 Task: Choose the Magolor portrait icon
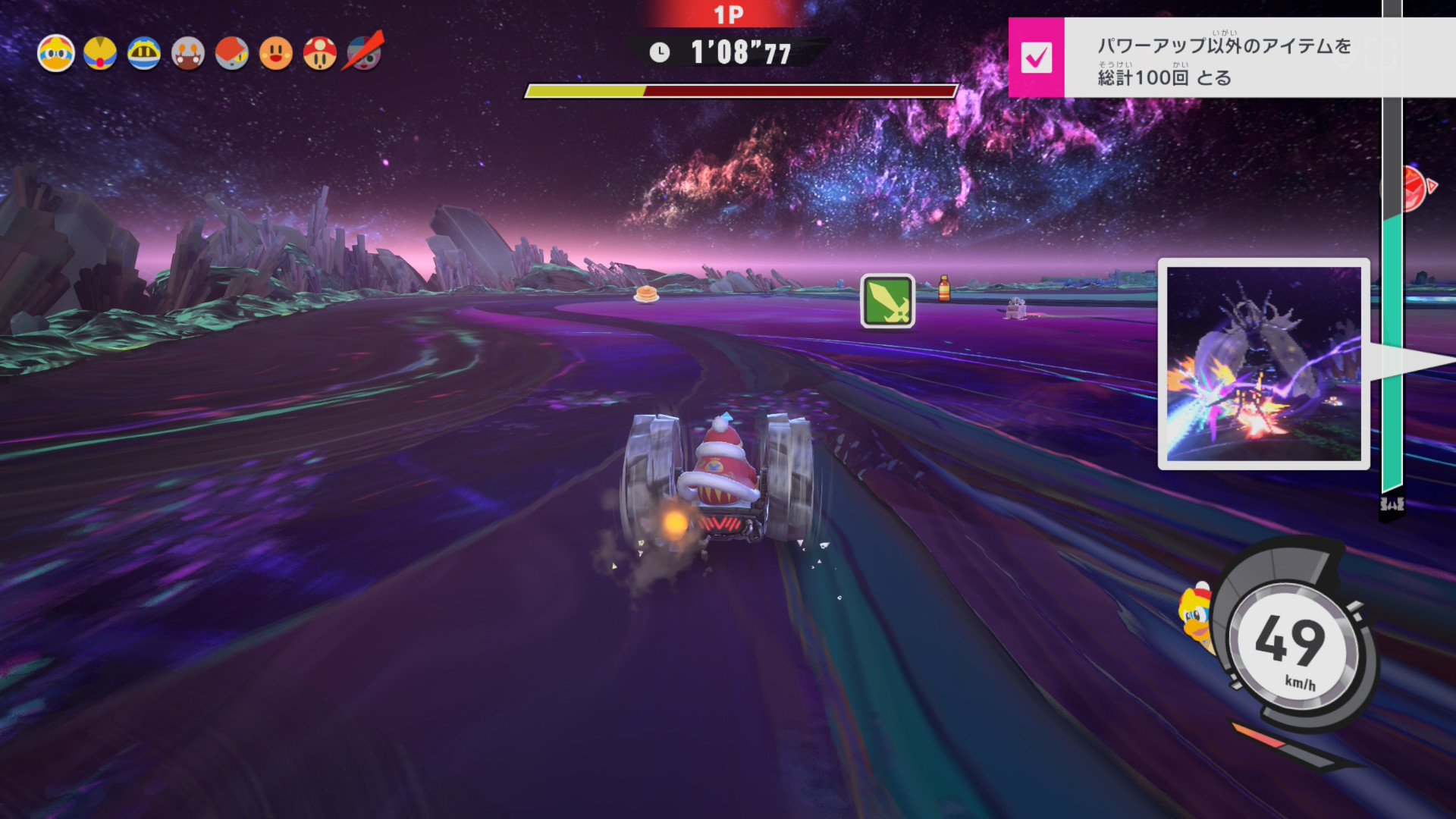(x=144, y=54)
